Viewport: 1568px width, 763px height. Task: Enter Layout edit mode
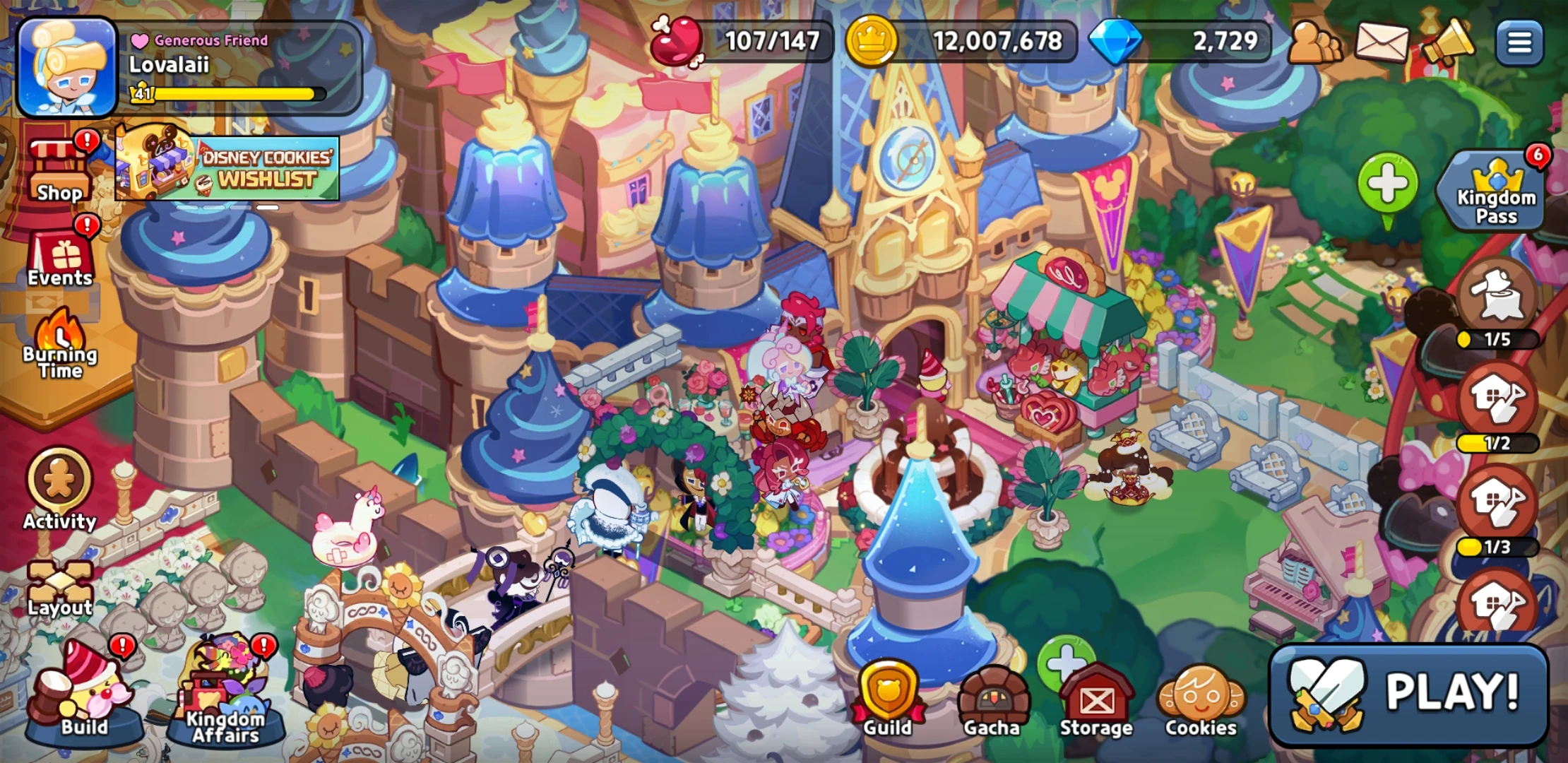point(58,579)
